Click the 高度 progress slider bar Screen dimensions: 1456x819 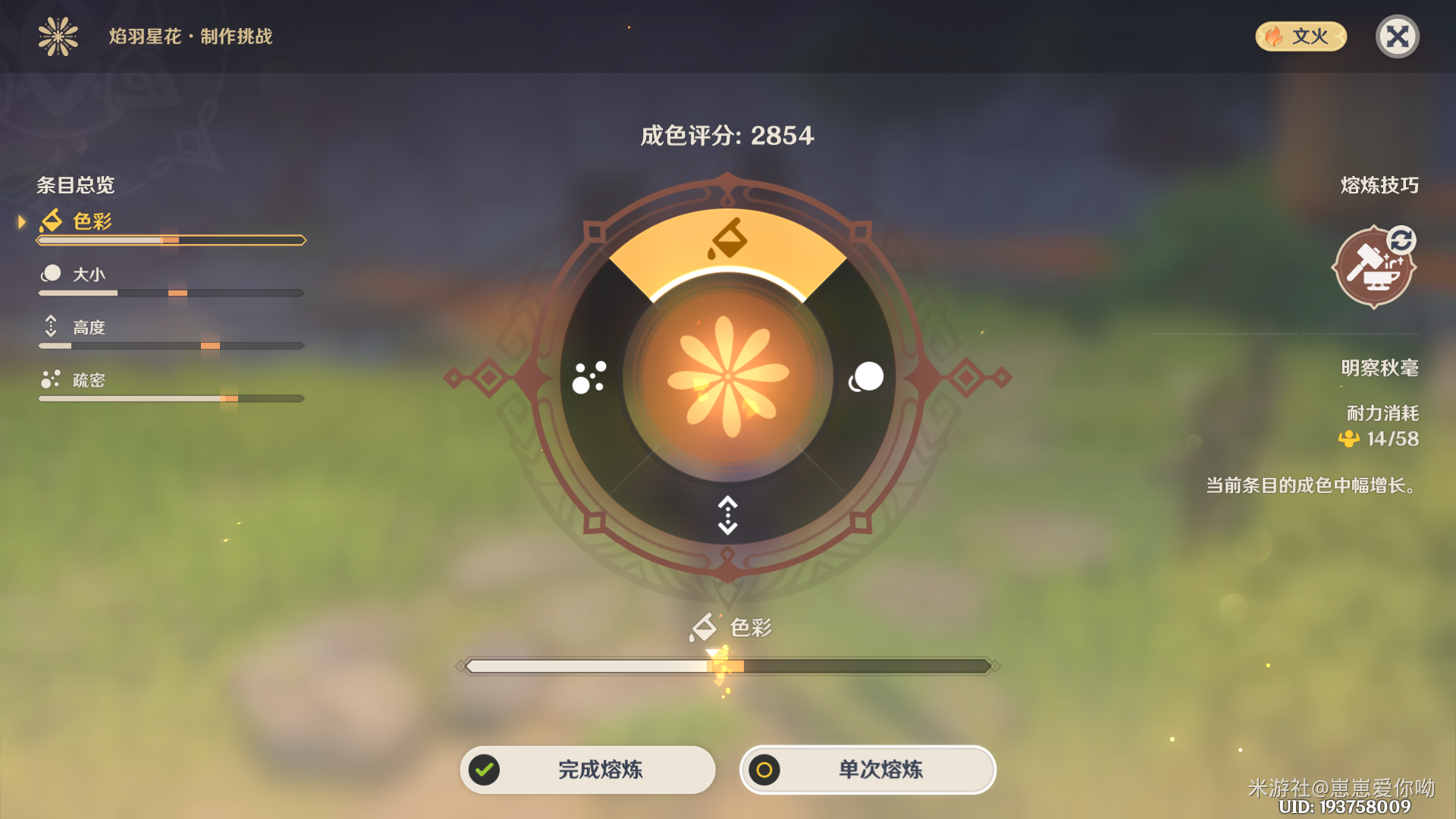(x=171, y=345)
